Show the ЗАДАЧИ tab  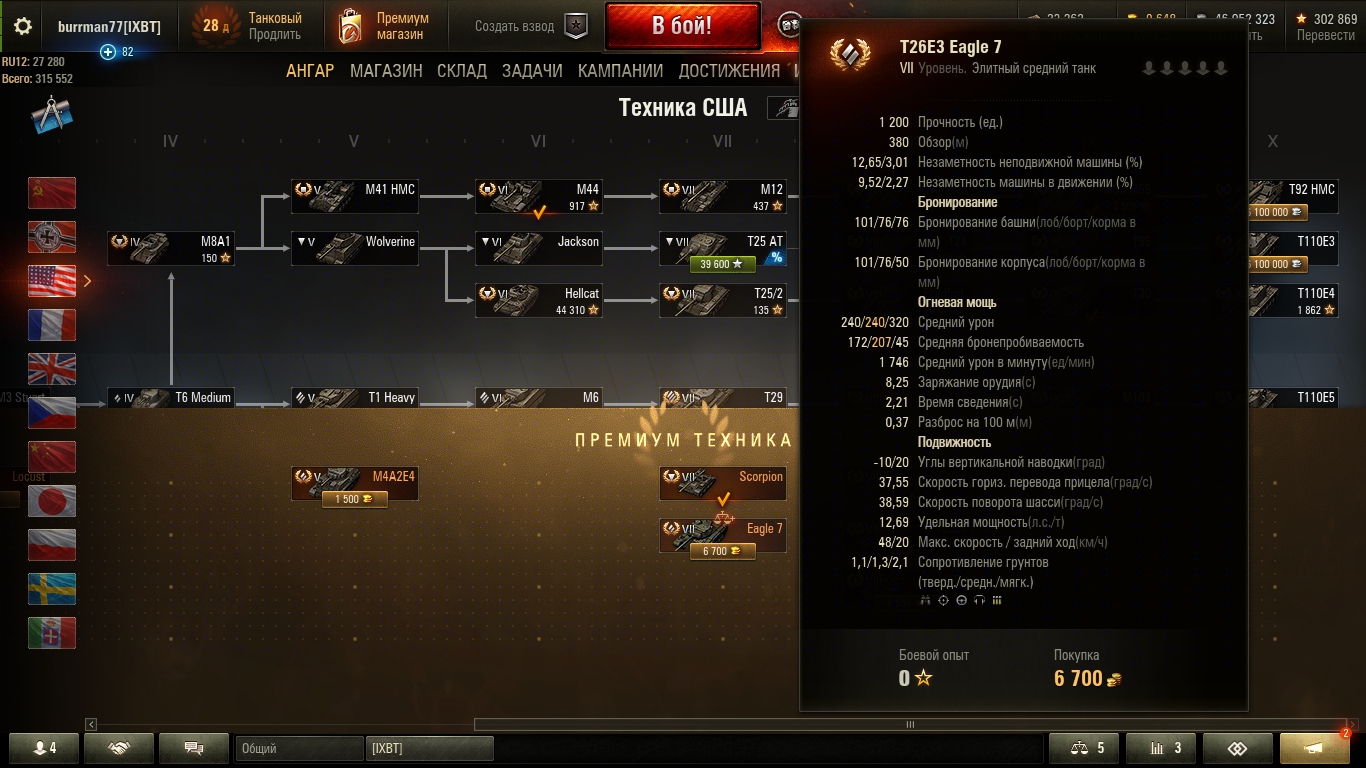click(532, 71)
